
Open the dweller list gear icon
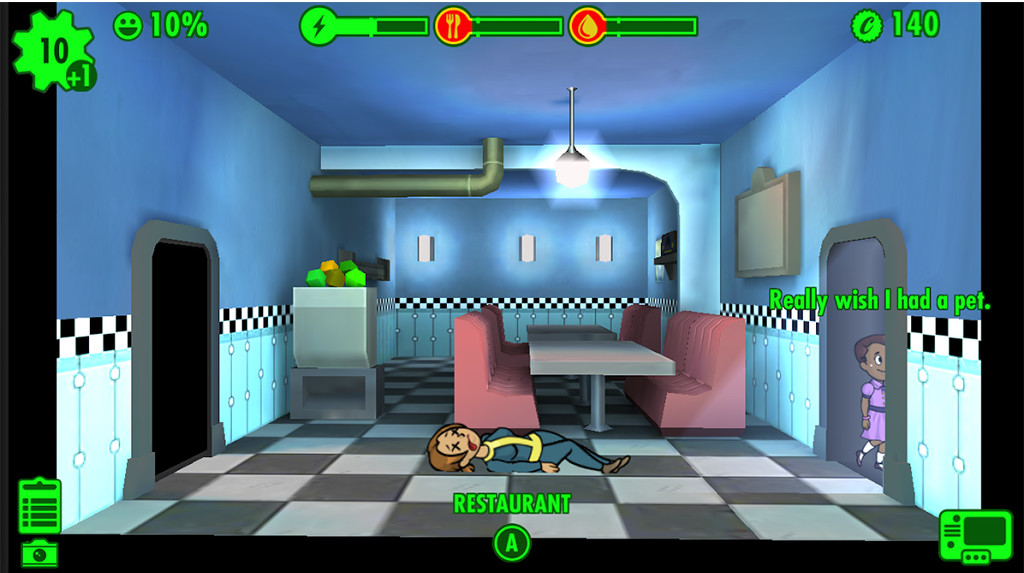pyautogui.click(x=51, y=51)
